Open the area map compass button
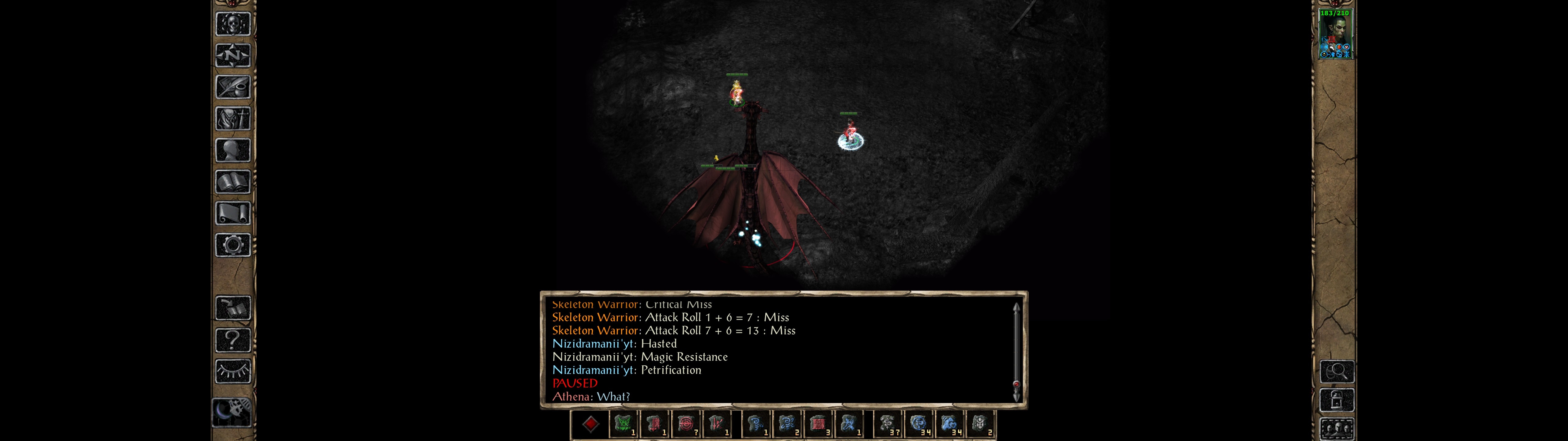1568x441 pixels. [x=232, y=55]
